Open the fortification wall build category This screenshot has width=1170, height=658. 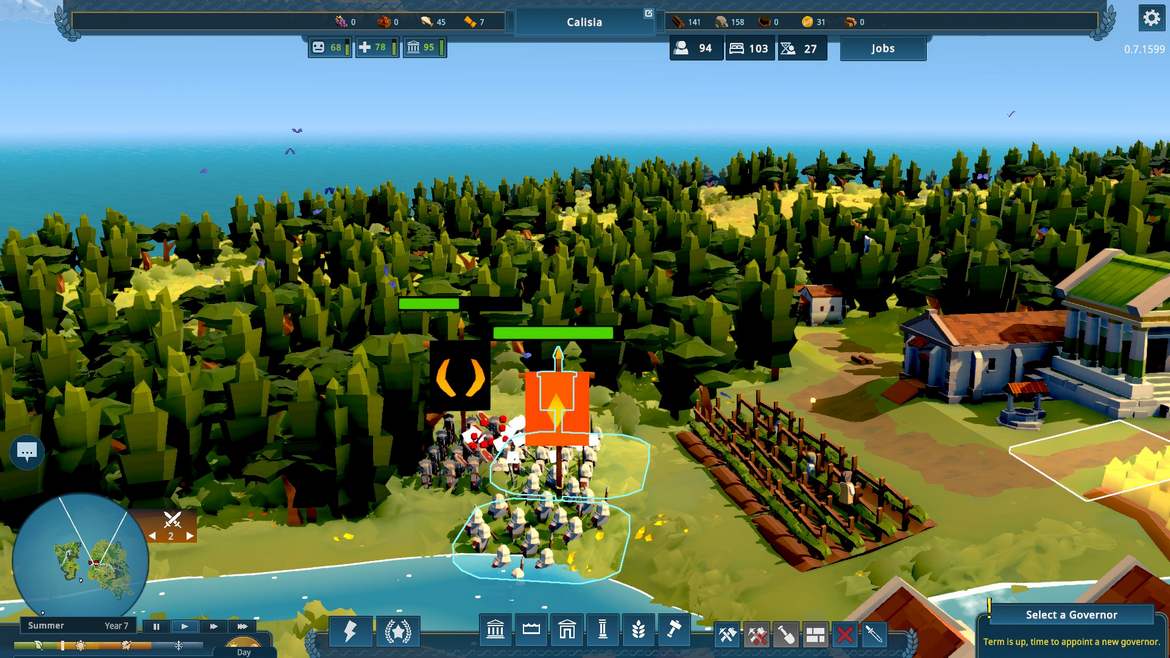click(x=531, y=631)
